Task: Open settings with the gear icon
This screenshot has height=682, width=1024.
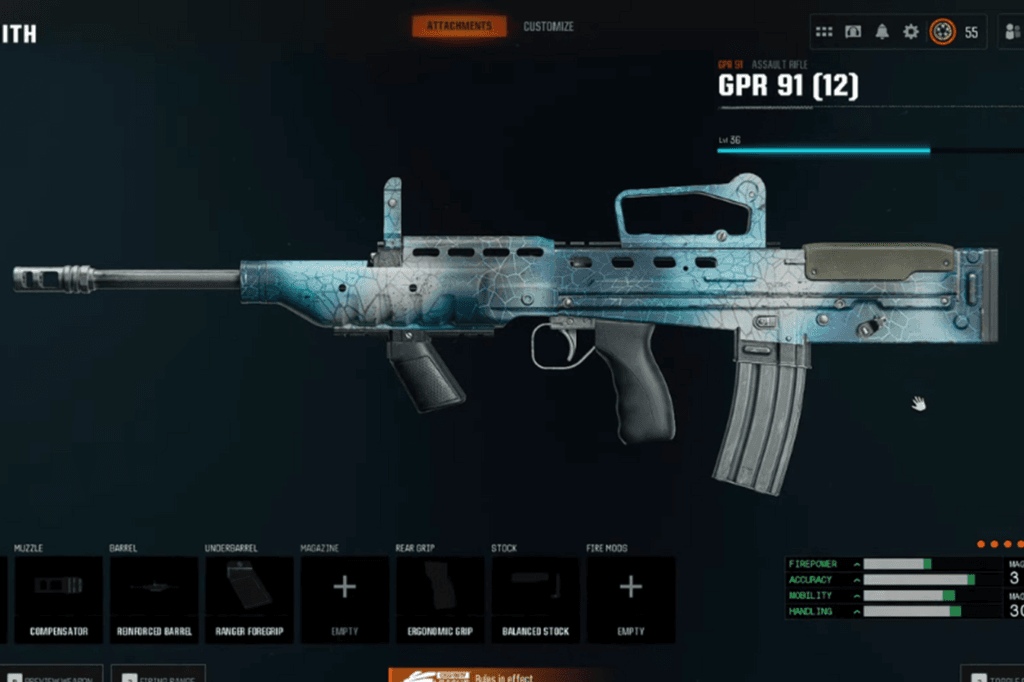Action: tap(911, 32)
